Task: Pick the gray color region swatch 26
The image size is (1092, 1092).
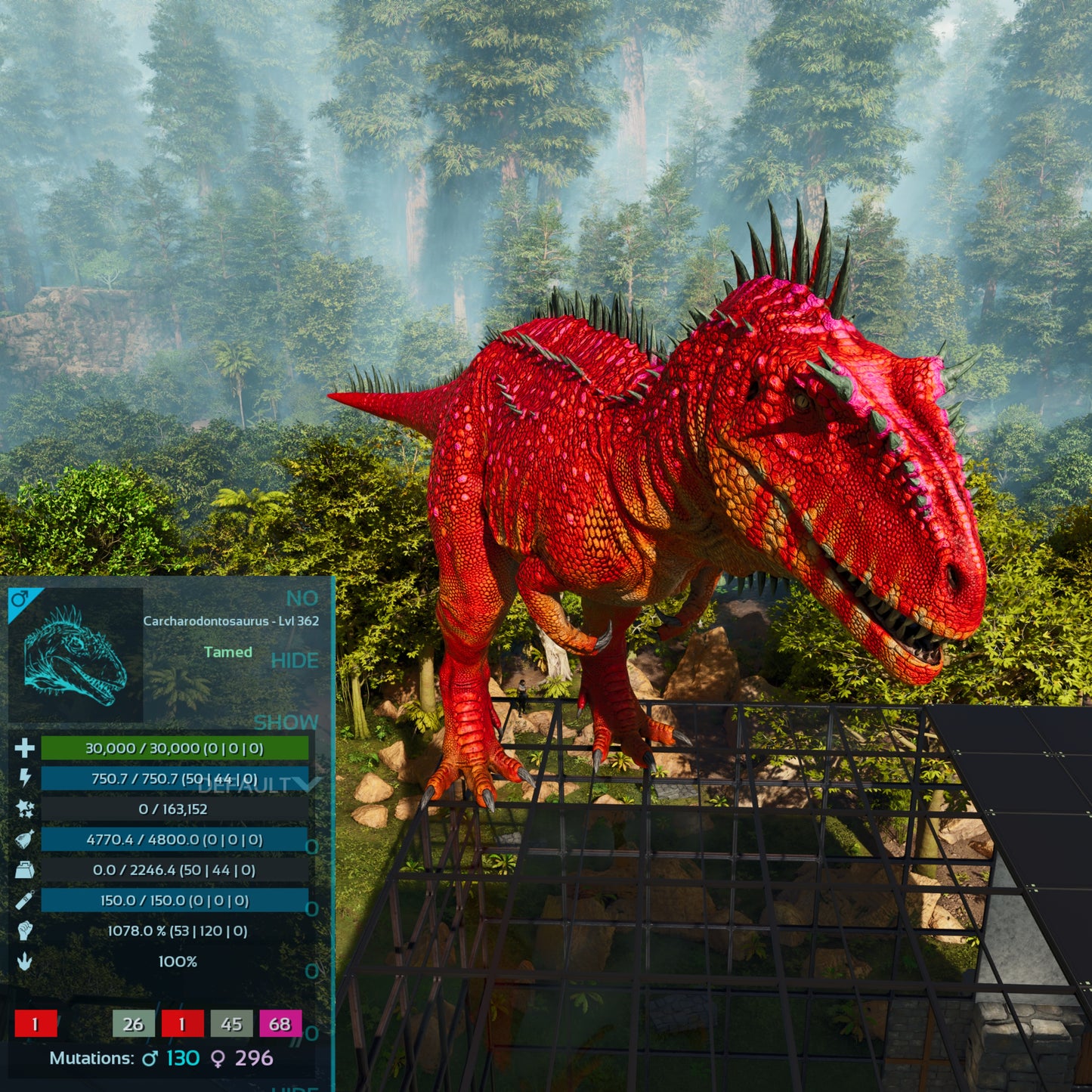Action: pyautogui.click(x=133, y=1024)
